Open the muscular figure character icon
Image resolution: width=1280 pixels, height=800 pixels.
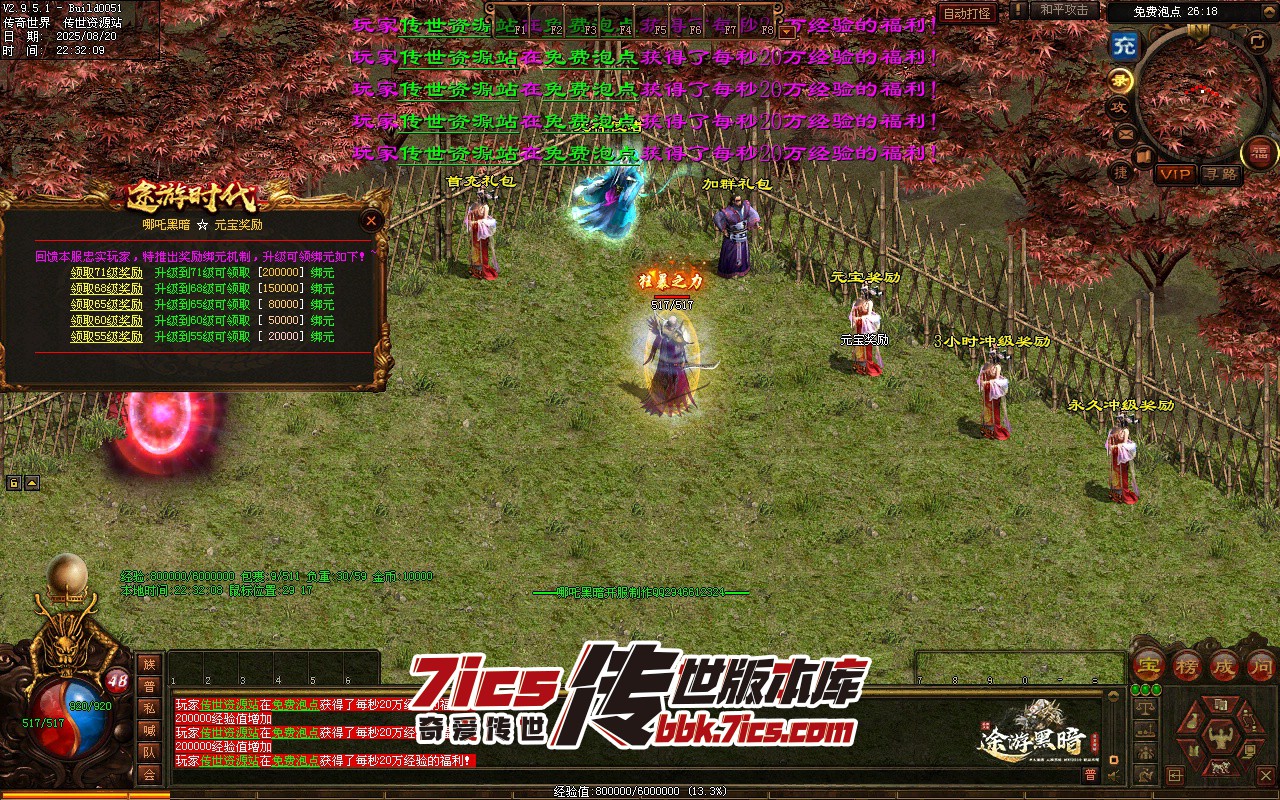(x=1221, y=739)
